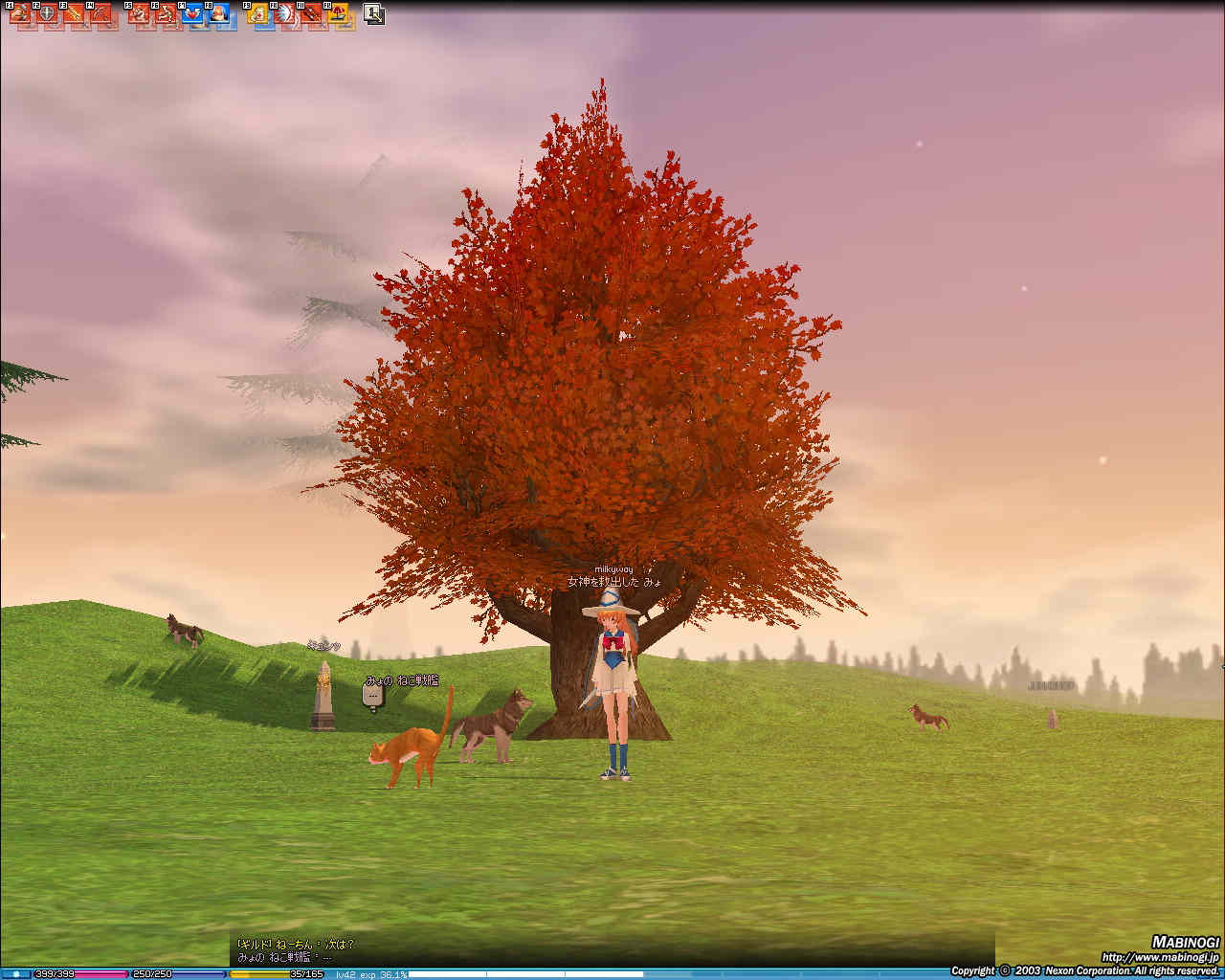Viewport: 1225px width, 980px height.
Task: Use the F9 first aid skill
Action: (x=257, y=14)
